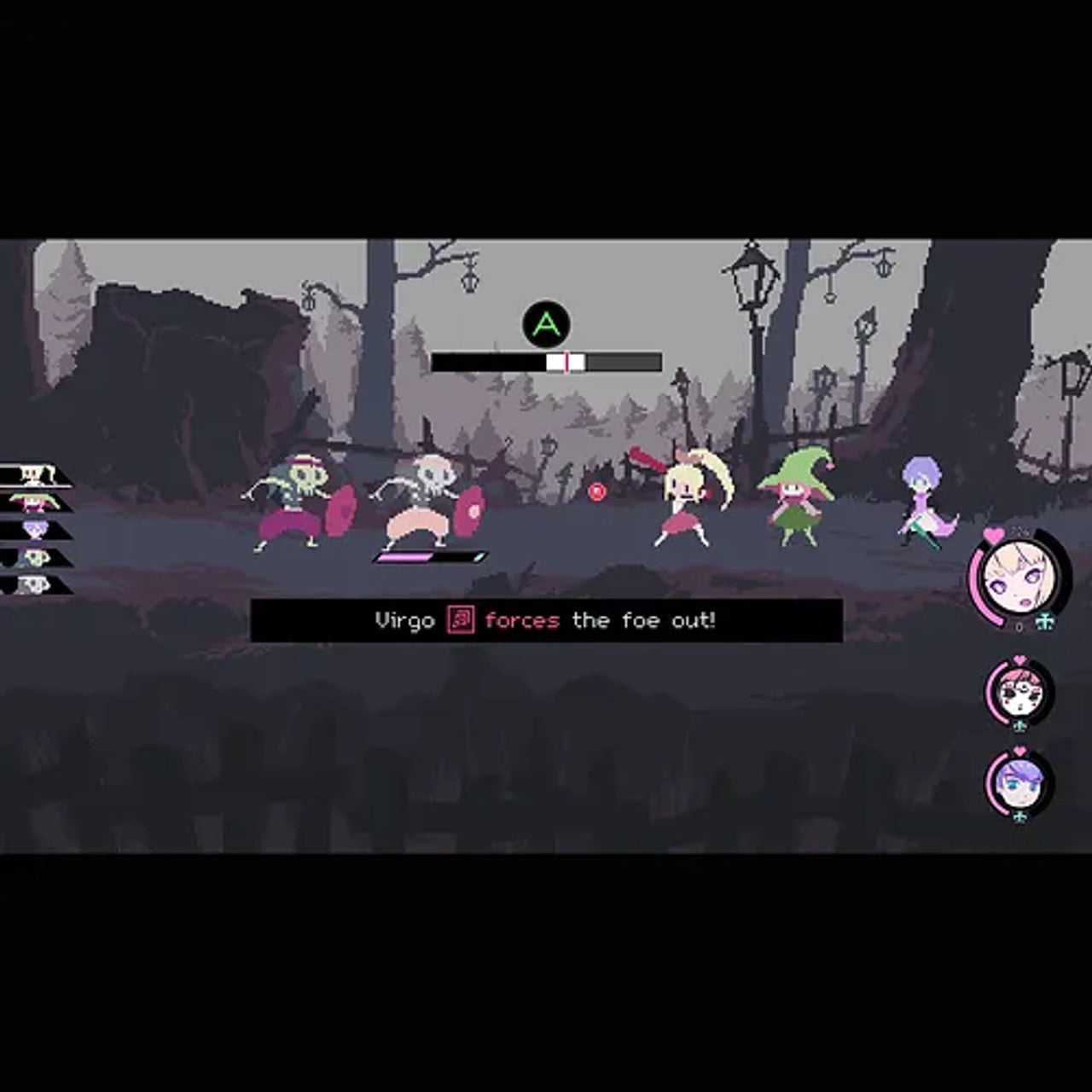This screenshot has height=1092, width=1092.
Task: Select Virgo's large circular portrait
Action: [x=1019, y=580]
